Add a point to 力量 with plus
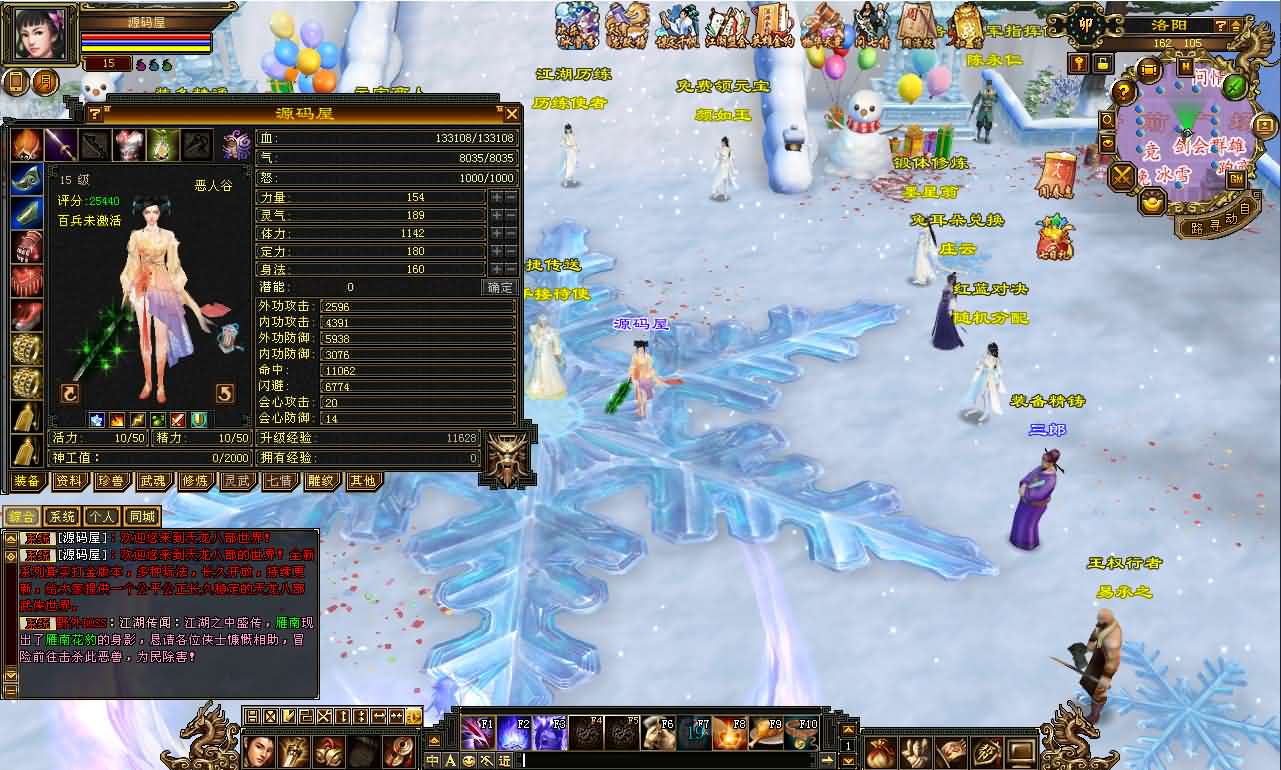 pos(496,197)
